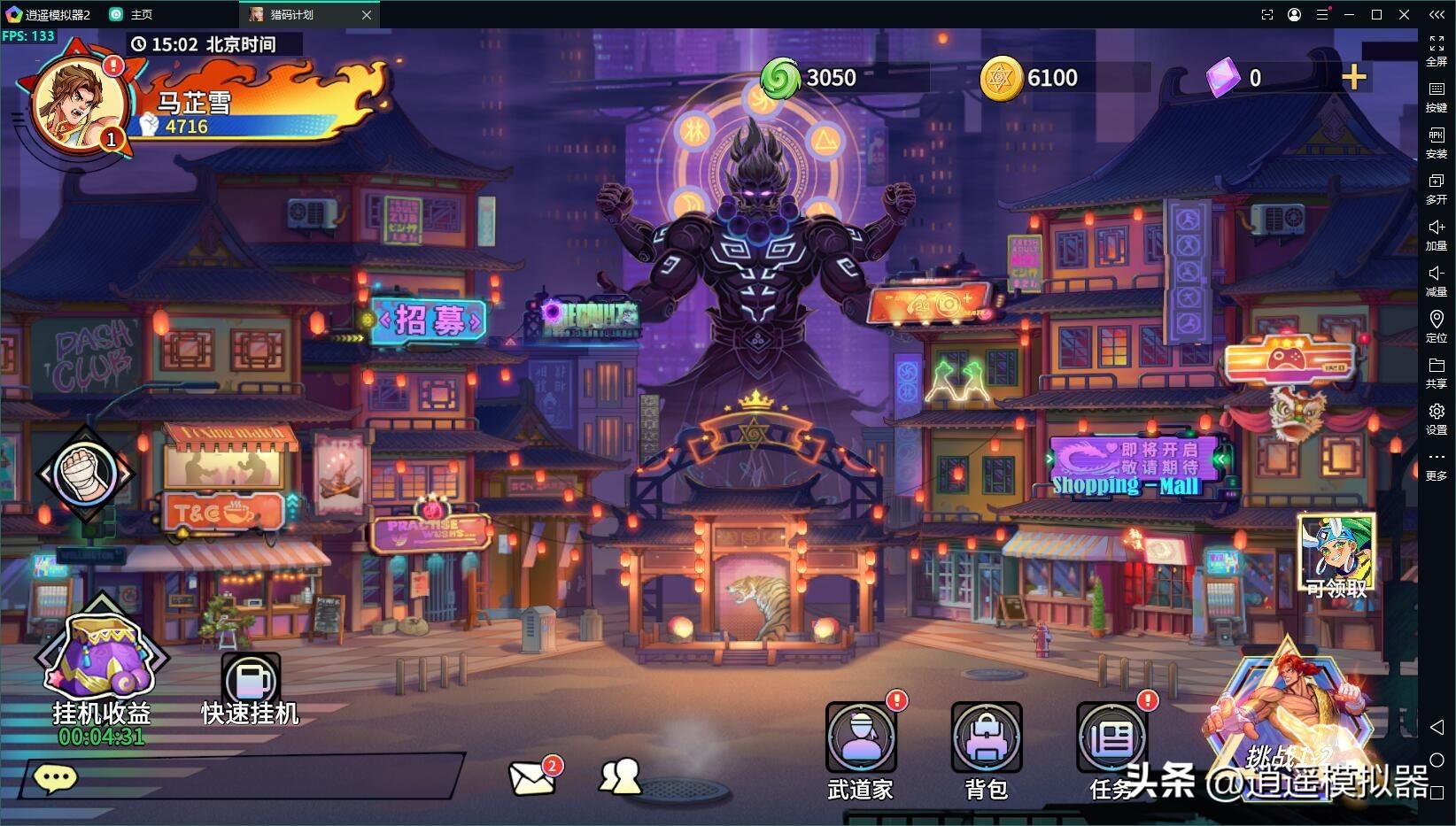Viewport: 1456px width, 826px height.
Task: Open the friends list icon
Action: tap(620, 776)
